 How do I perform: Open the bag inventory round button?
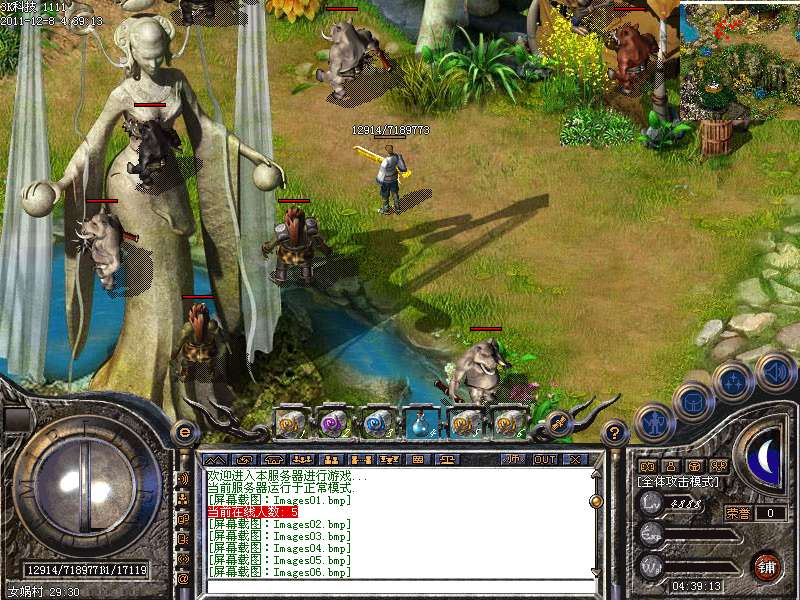[x=693, y=402]
